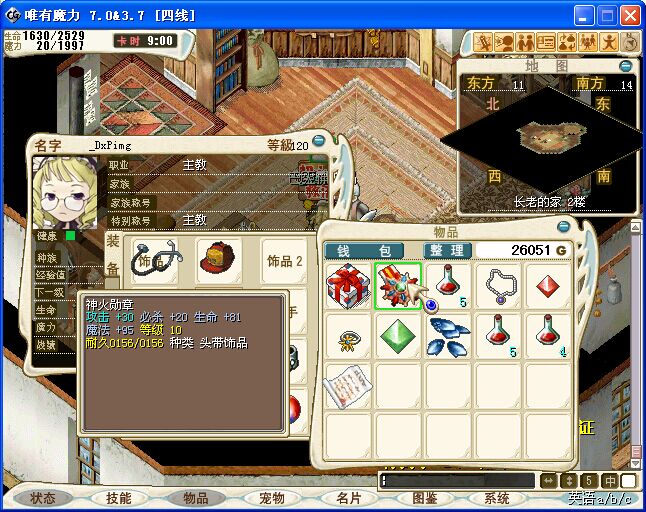Image resolution: width=646 pixels, height=512 pixels.
Task: Click the equipped red hat slot
Action: point(218,259)
